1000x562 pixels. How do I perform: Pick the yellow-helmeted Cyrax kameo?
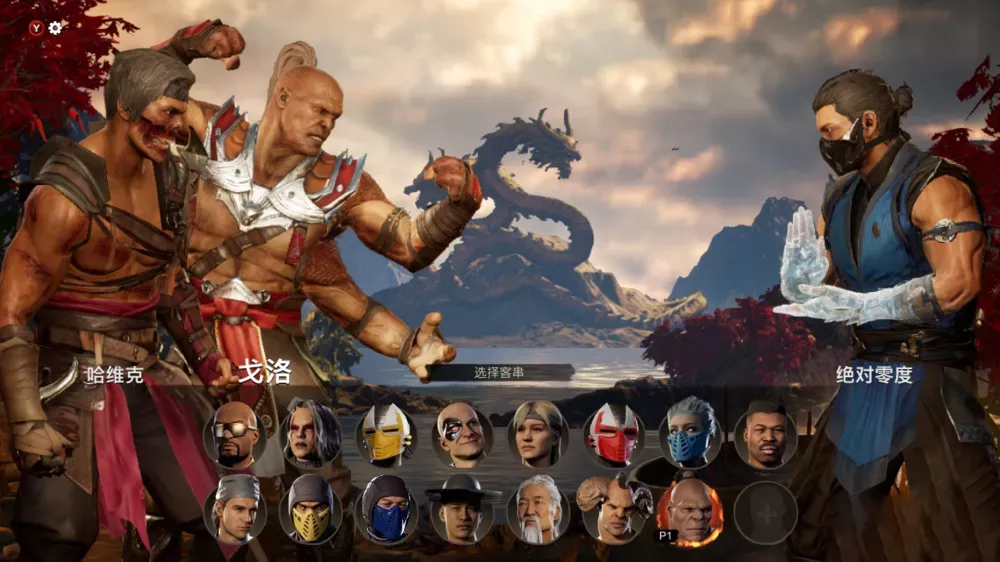coord(387,435)
